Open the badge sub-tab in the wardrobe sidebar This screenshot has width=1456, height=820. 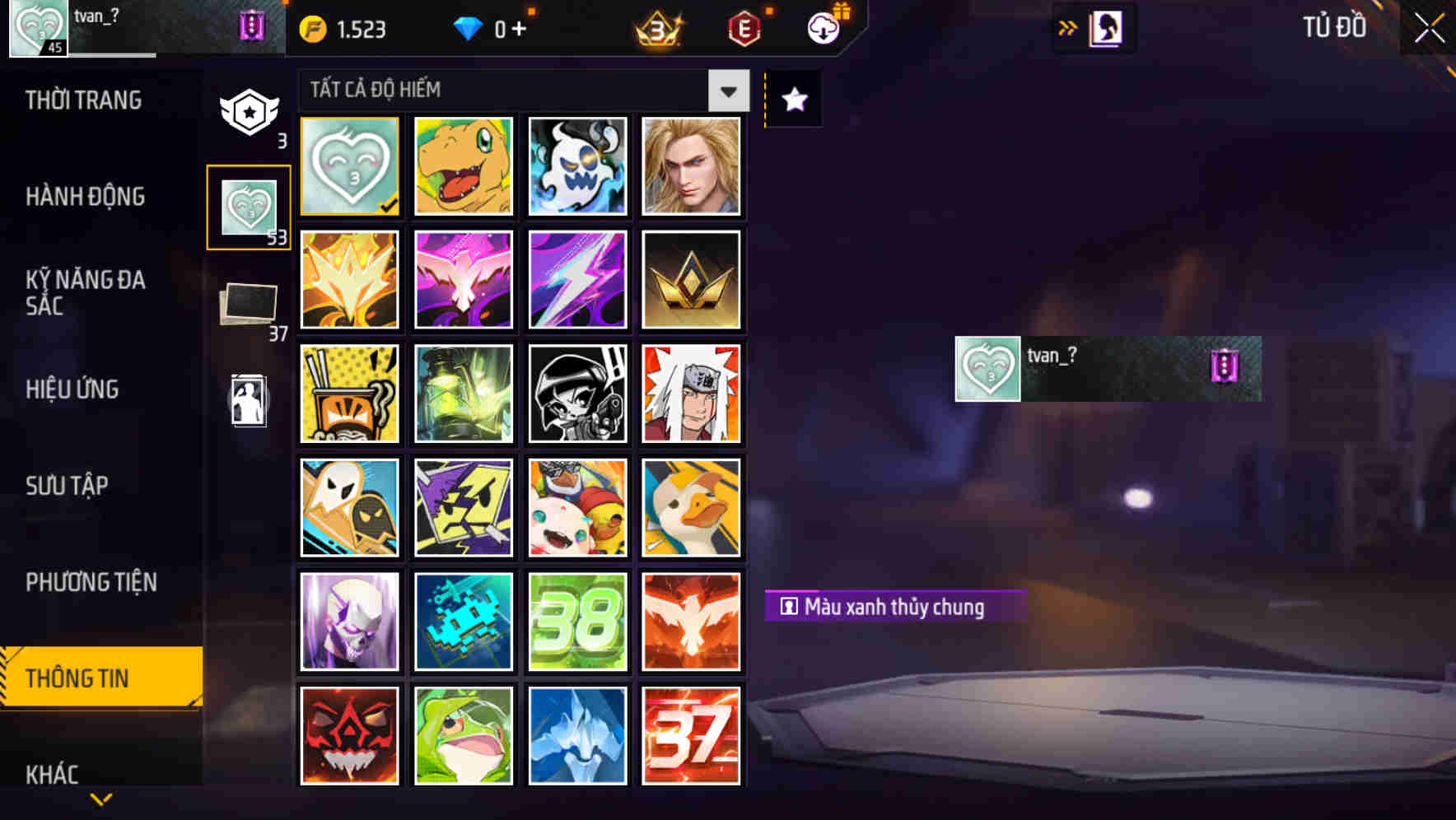(250, 111)
